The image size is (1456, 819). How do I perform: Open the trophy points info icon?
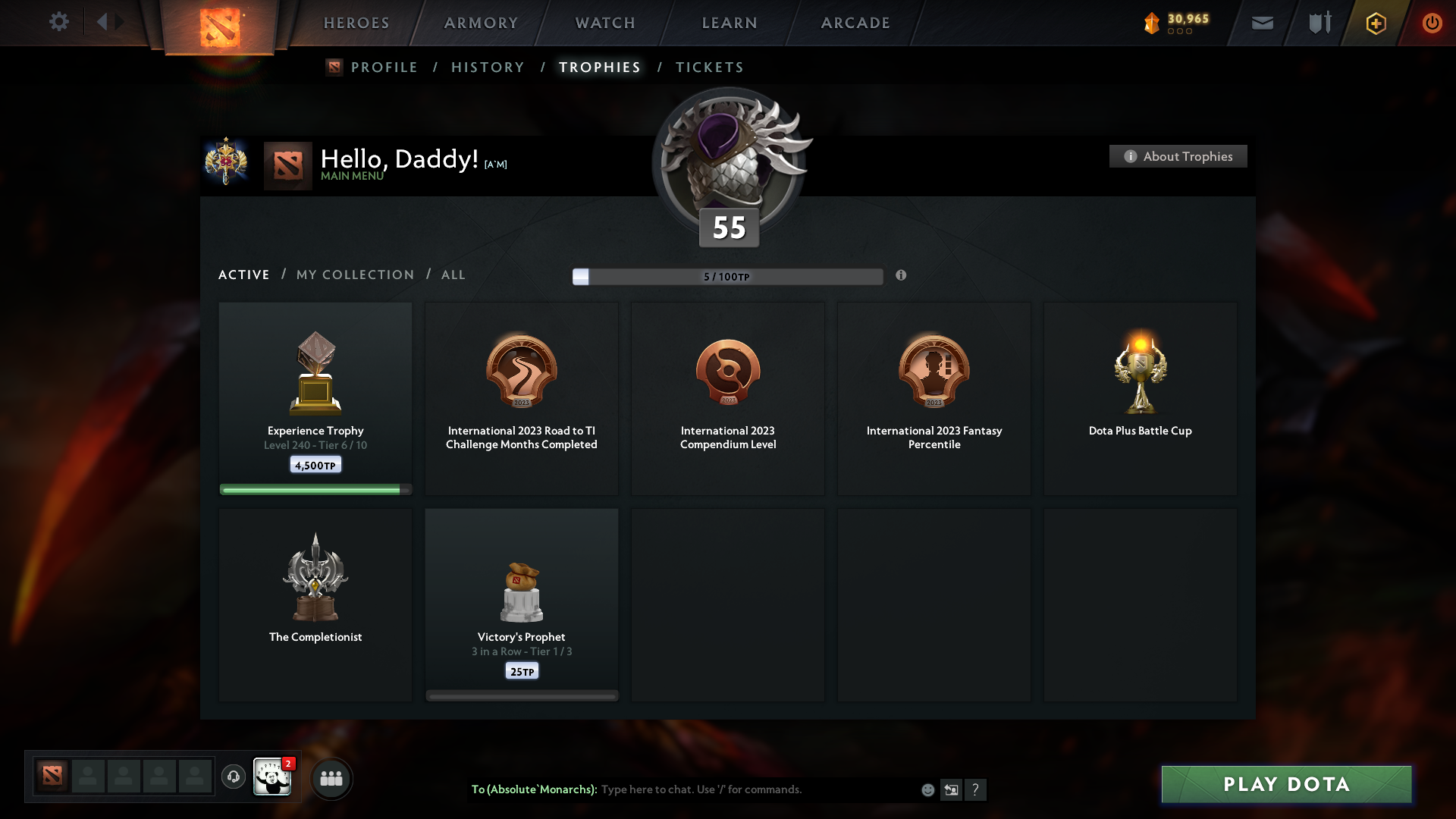(x=902, y=276)
